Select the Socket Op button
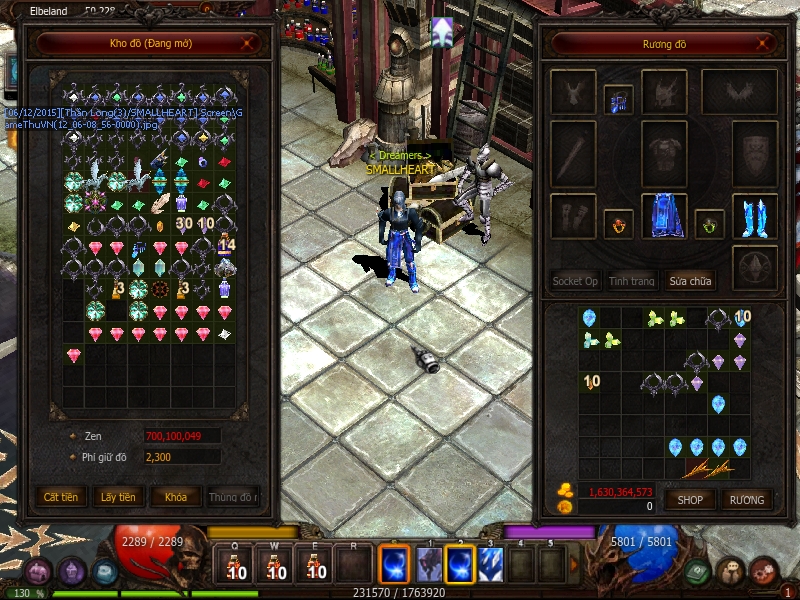800x600 pixels. [x=575, y=281]
